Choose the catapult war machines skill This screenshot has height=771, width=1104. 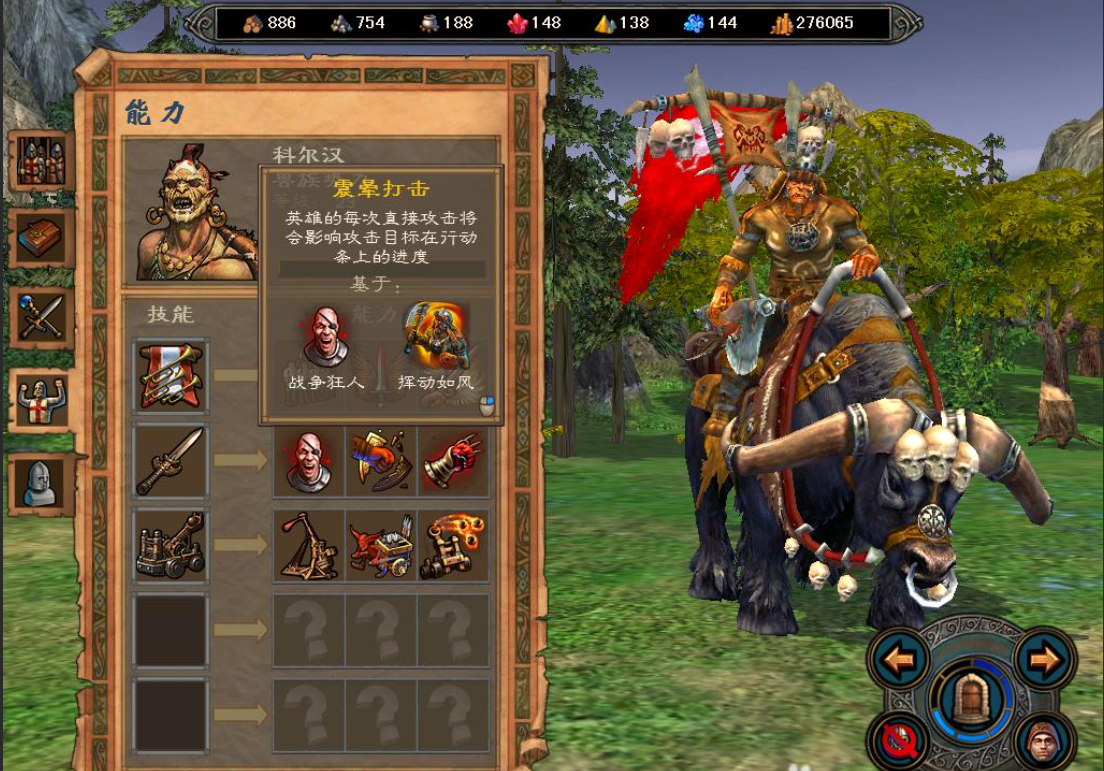pyautogui.click(x=171, y=546)
